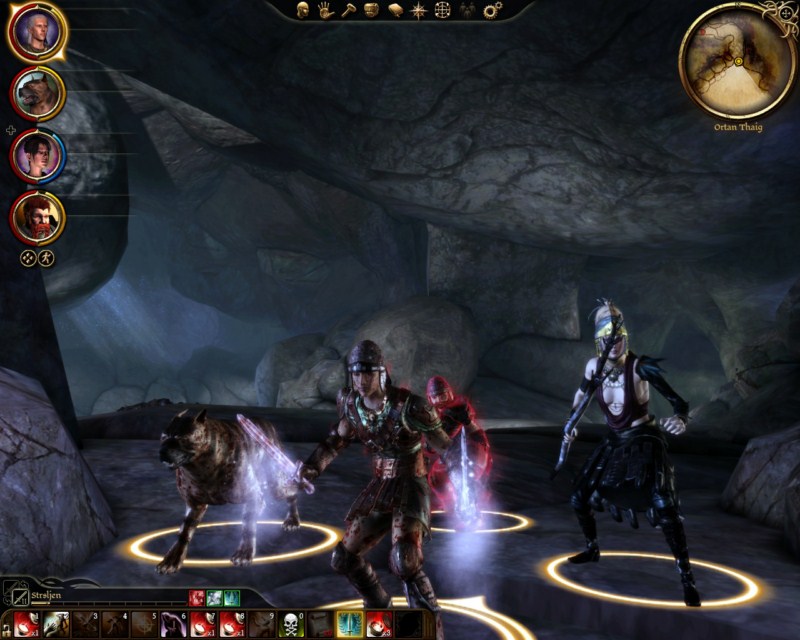The height and width of the screenshot is (640, 800).
Task: Select the dark-haired mage portrait
Action: (x=37, y=156)
